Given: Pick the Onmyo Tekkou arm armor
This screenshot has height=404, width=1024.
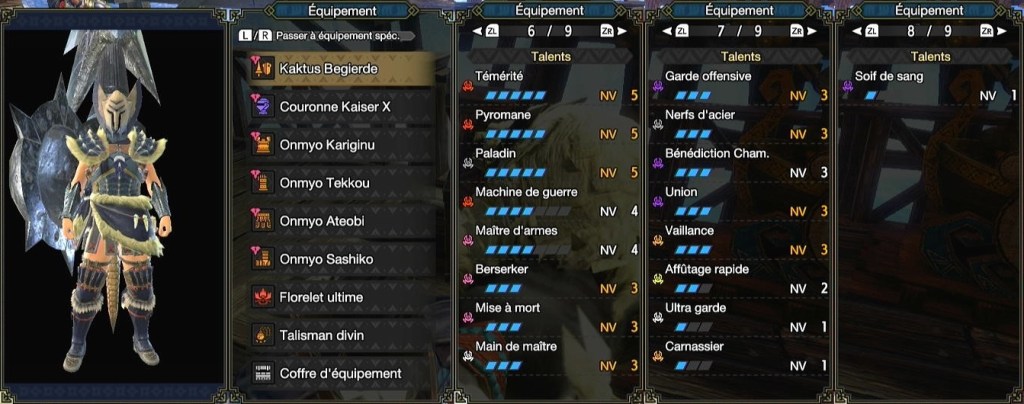Looking at the screenshot, I should (340, 183).
